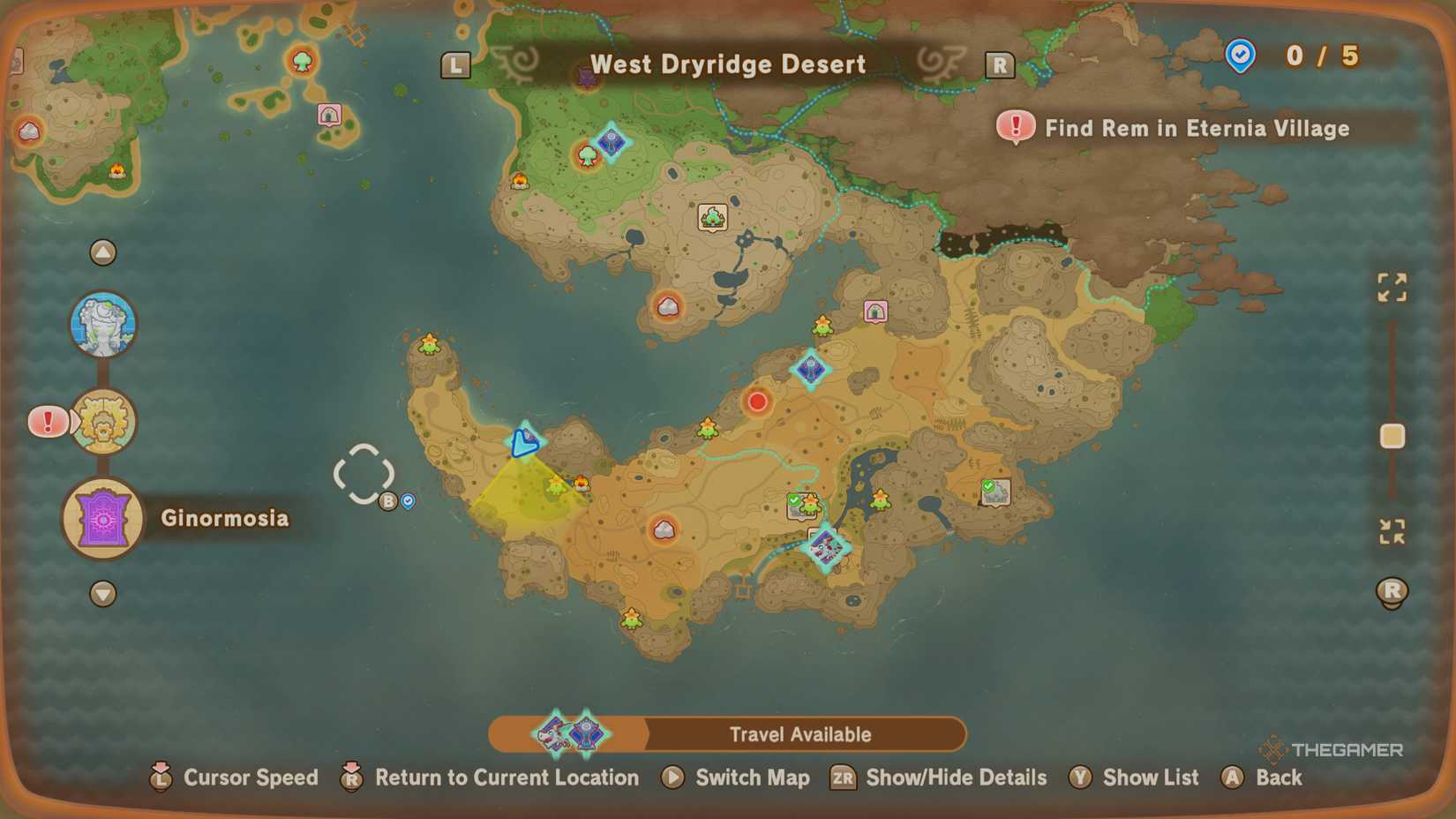Image resolution: width=1456 pixels, height=819 pixels.
Task: Click the down arrow below Ginormosia
Action: coord(103,595)
